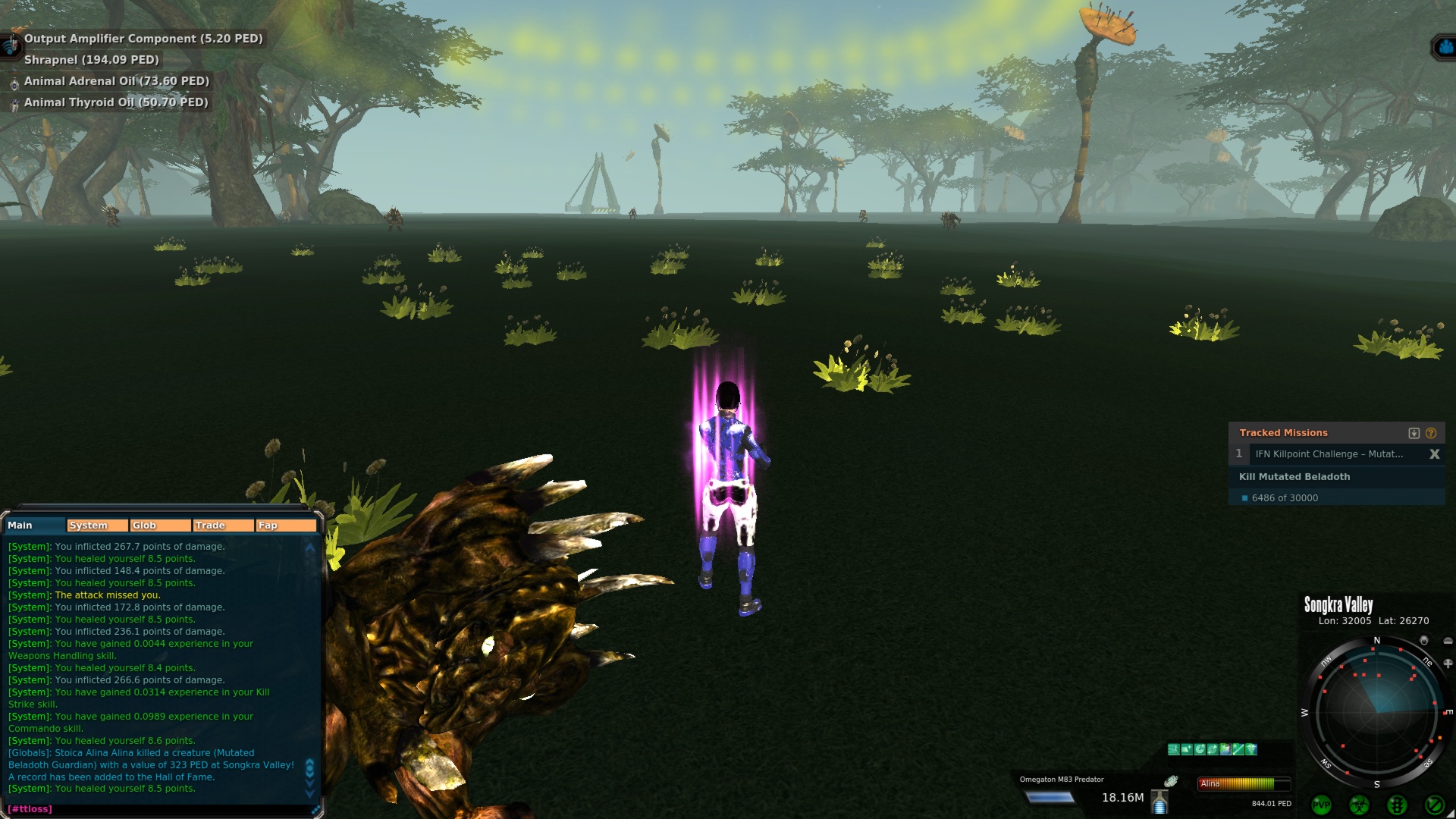Image resolution: width=1456 pixels, height=819 pixels.
Task: Show the Fap chat tab
Action: (x=286, y=525)
